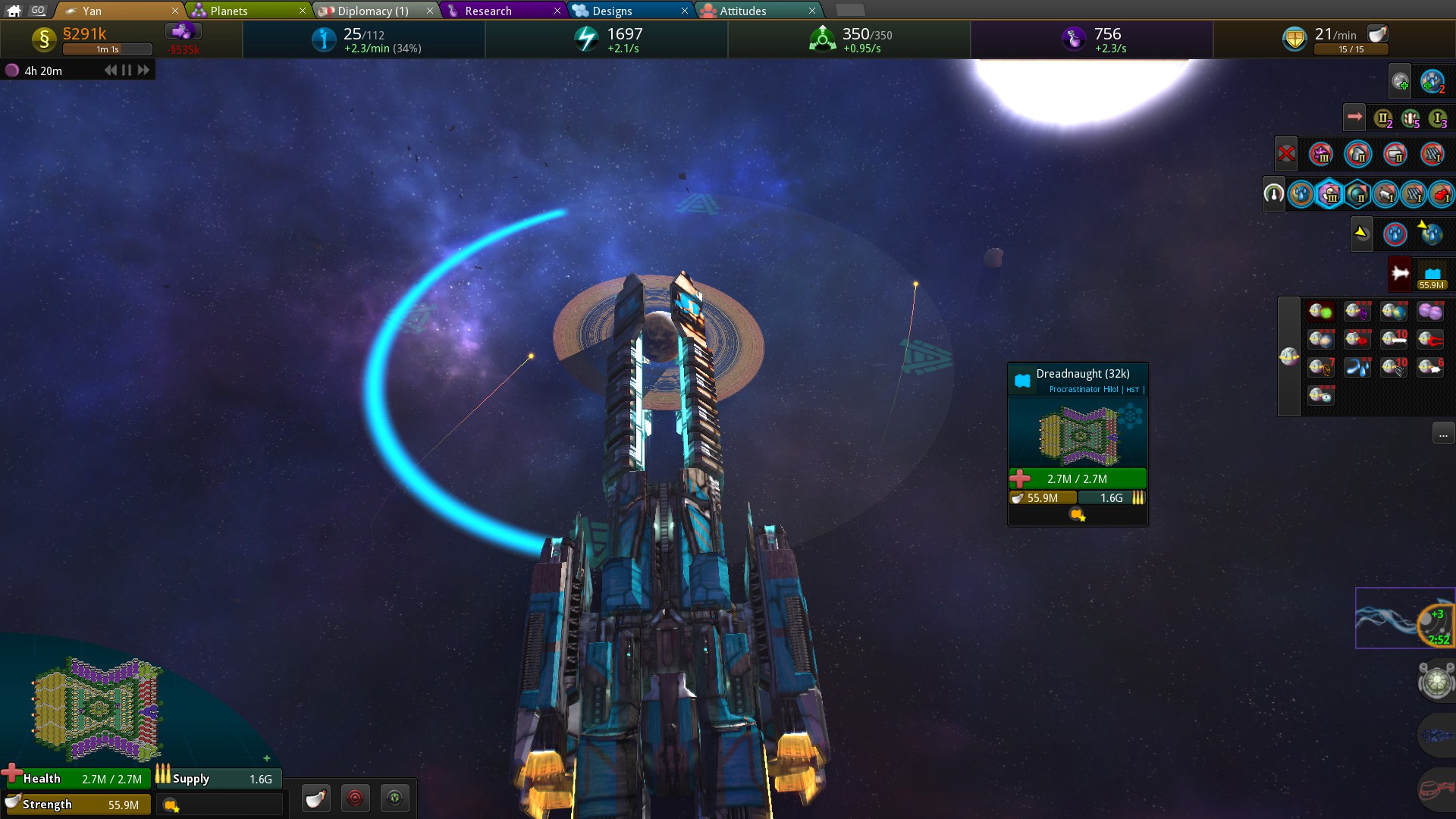Click the green engine/repair icon beside the target icon

[x=395, y=798]
